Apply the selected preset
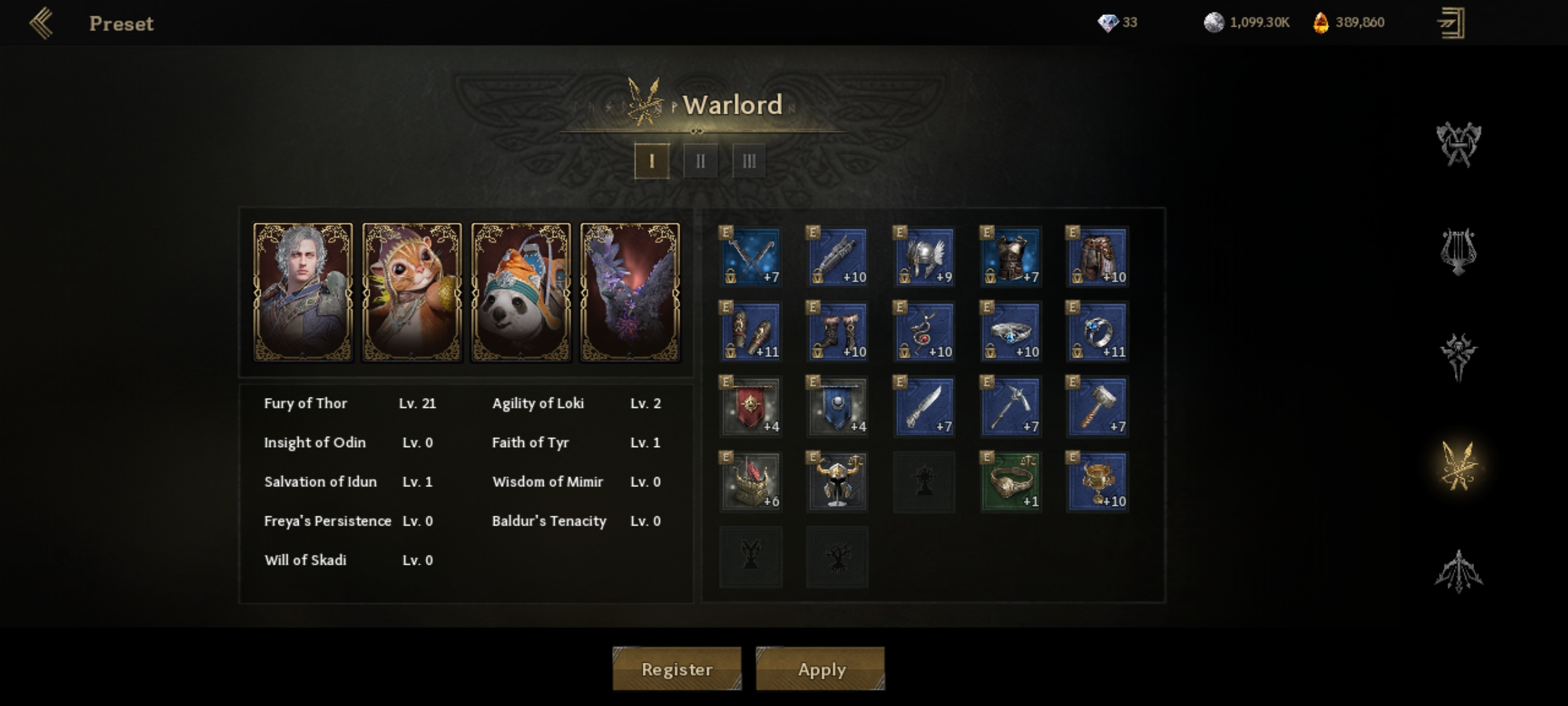The height and width of the screenshot is (706, 1568). pyautogui.click(x=821, y=669)
